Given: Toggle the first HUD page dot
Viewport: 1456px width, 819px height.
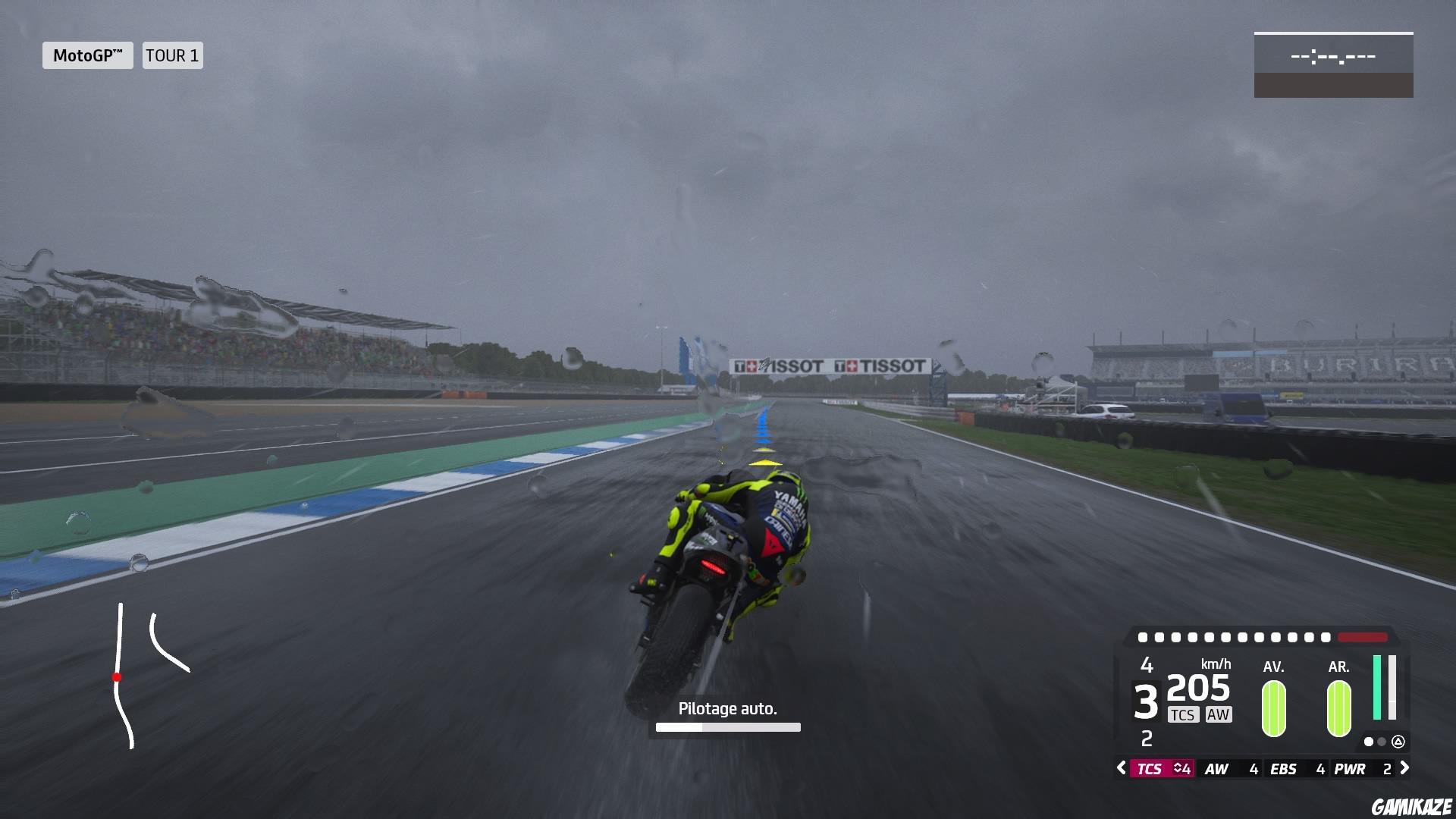Looking at the screenshot, I should pyautogui.click(x=1369, y=743).
